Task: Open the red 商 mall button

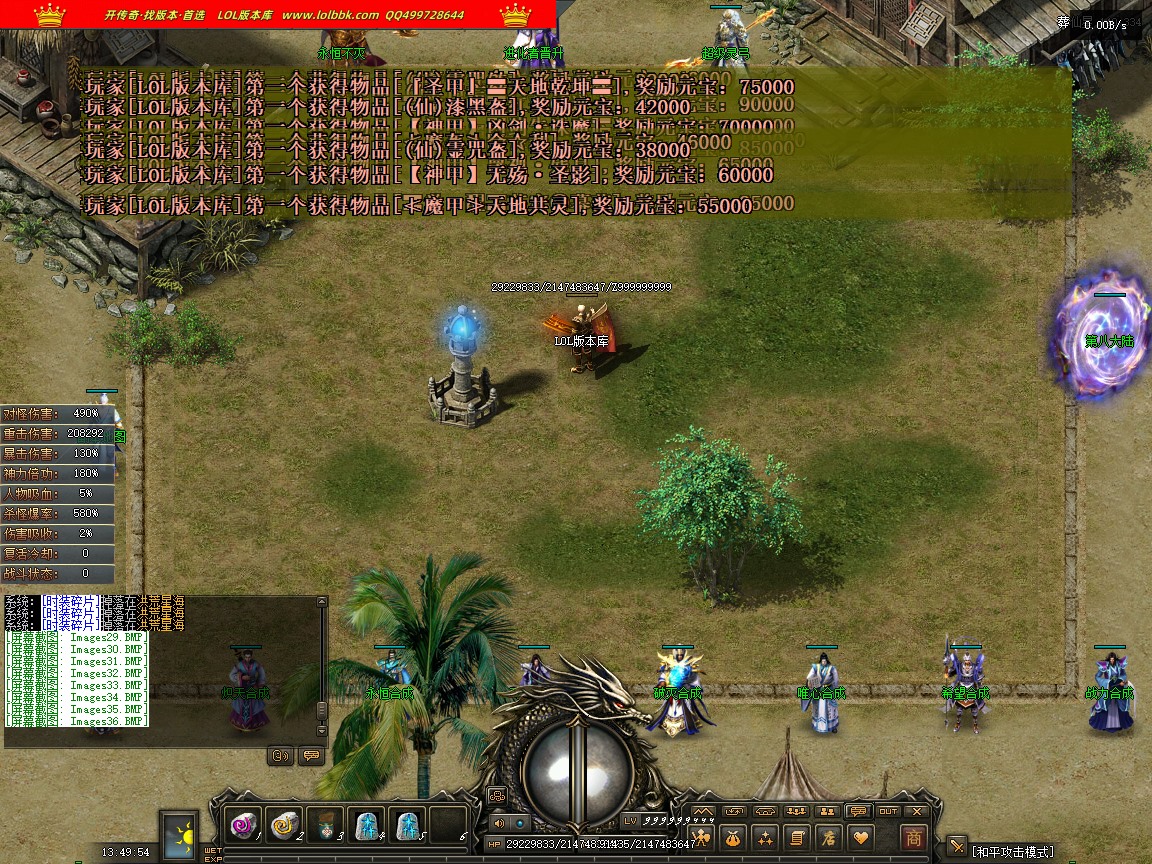Action: point(912,837)
